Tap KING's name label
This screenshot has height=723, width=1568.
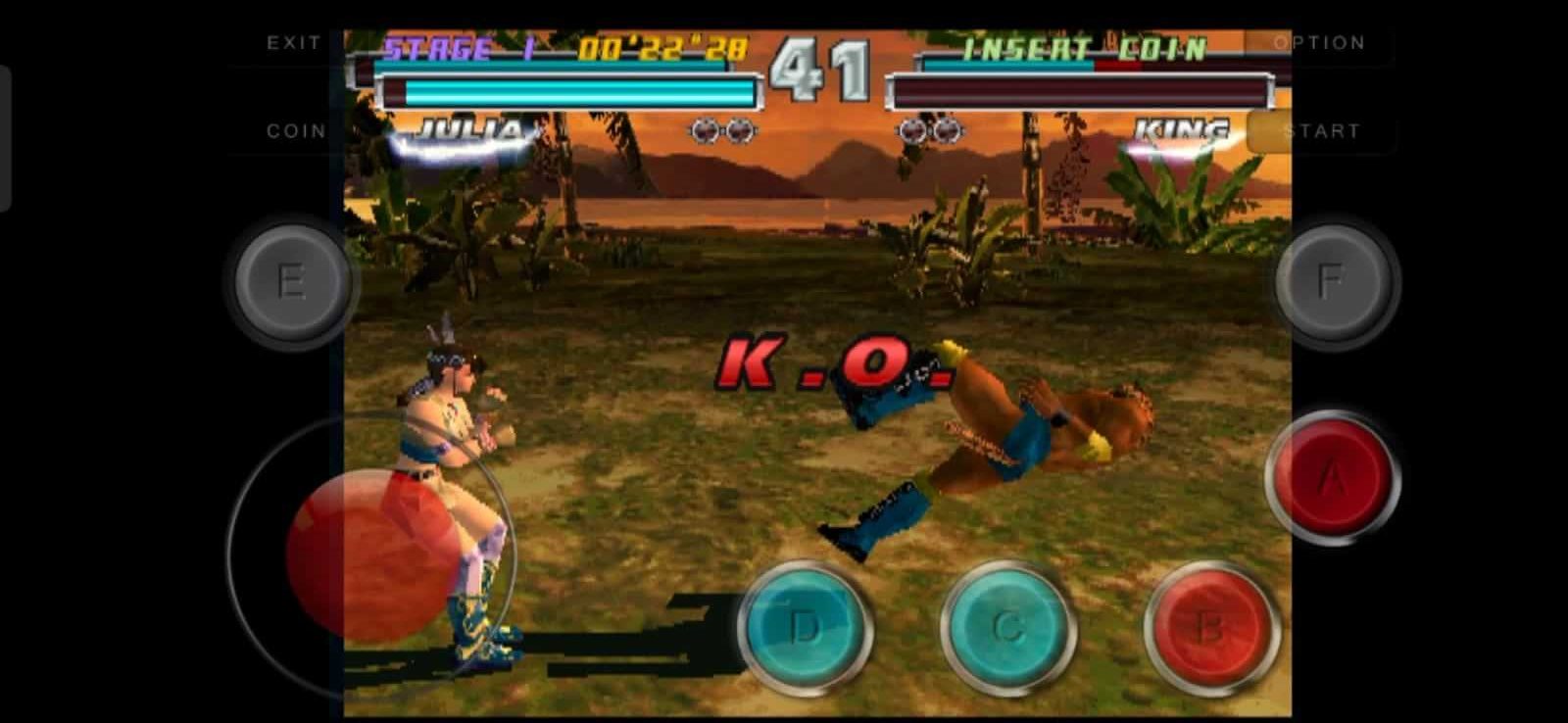click(1179, 128)
